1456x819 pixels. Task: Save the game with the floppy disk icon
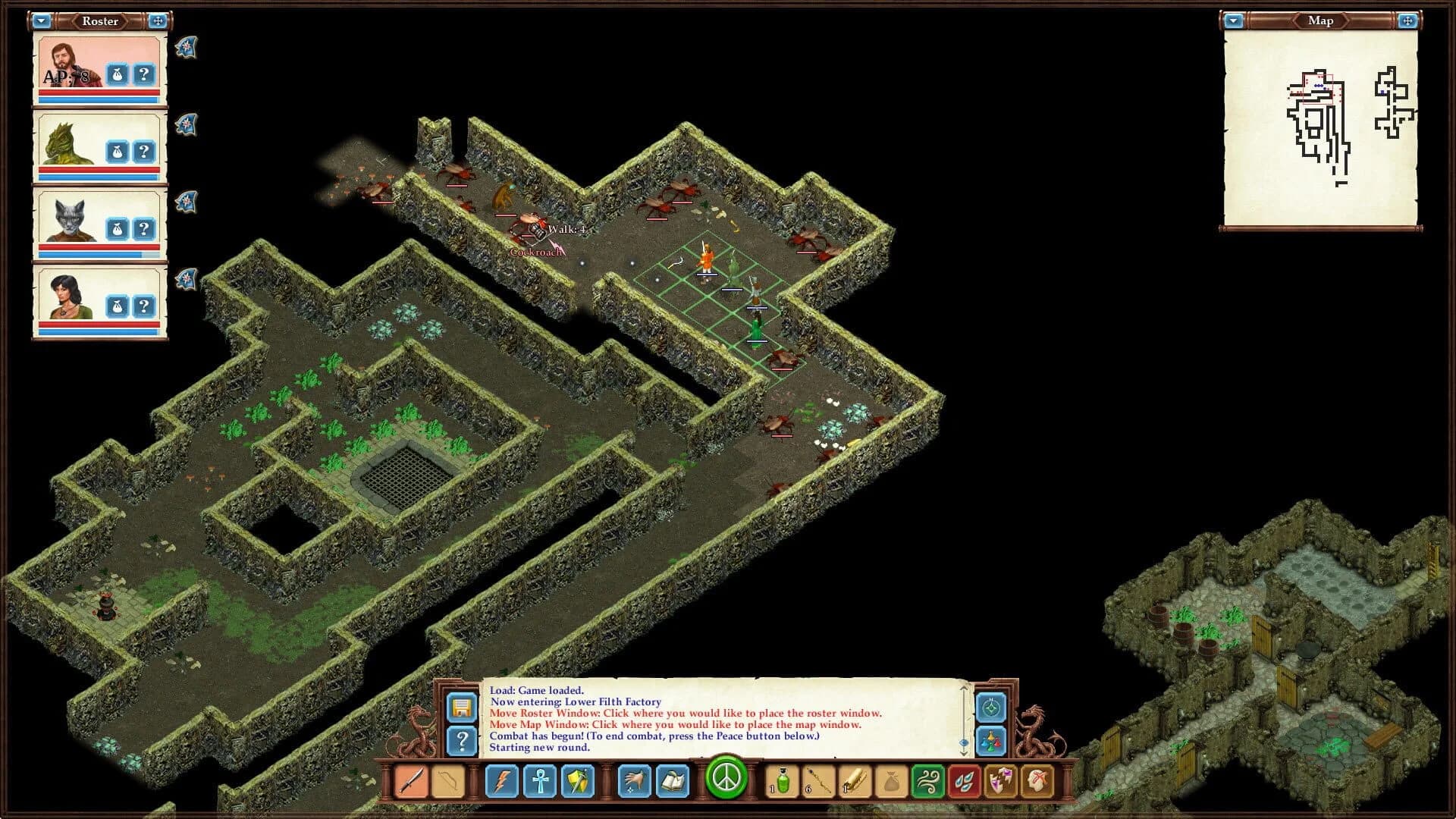tap(463, 708)
